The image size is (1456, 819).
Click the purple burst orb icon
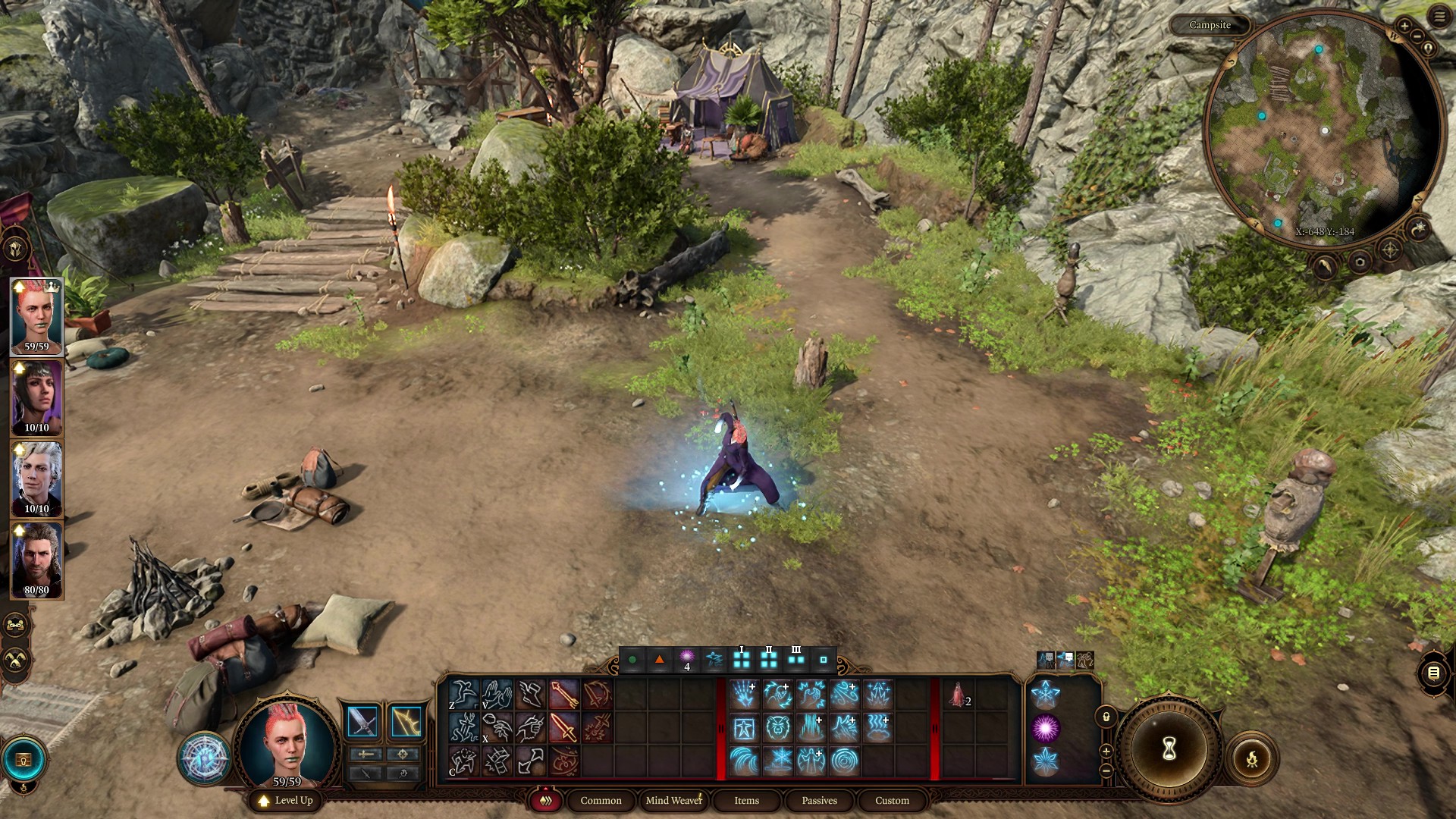(x=1045, y=728)
